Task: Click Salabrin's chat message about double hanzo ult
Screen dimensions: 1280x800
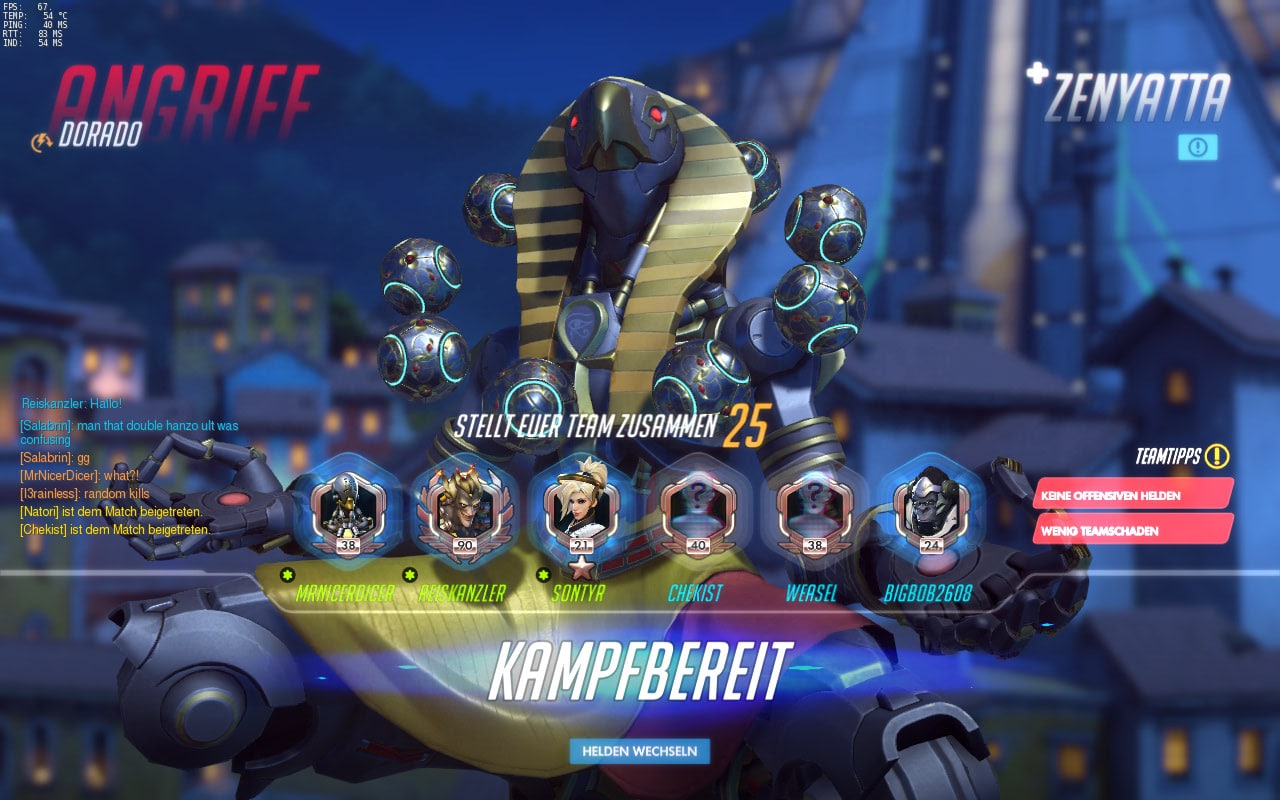Action: tap(128, 432)
